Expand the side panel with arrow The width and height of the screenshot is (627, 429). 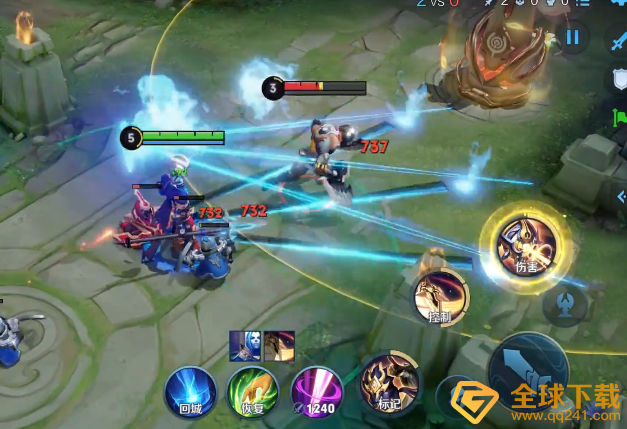619,197
